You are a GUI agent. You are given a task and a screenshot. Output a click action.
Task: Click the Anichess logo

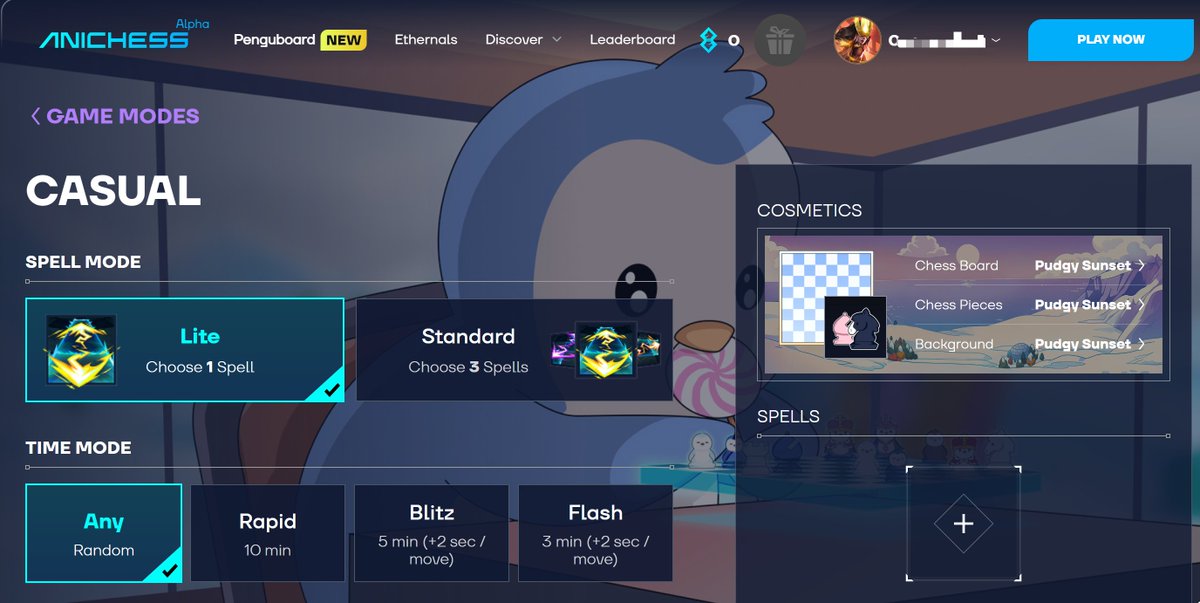click(x=114, y=39)
